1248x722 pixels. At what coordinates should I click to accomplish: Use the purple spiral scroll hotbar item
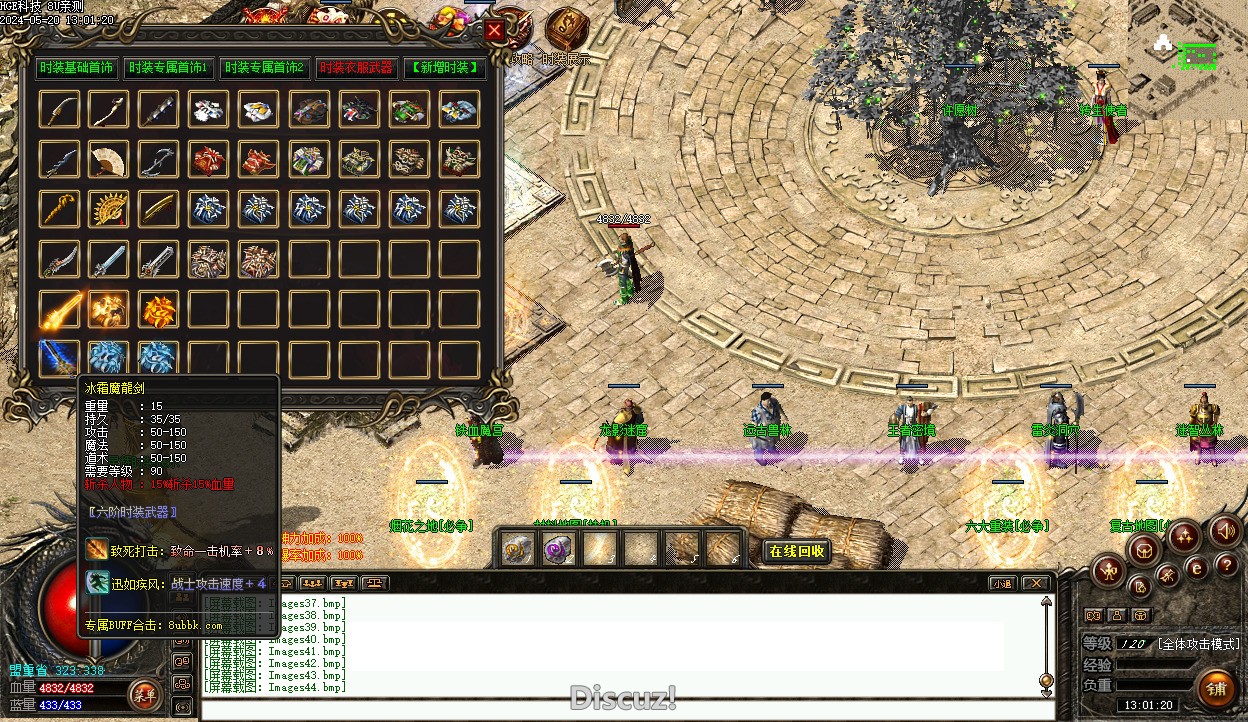coord(557,549)
